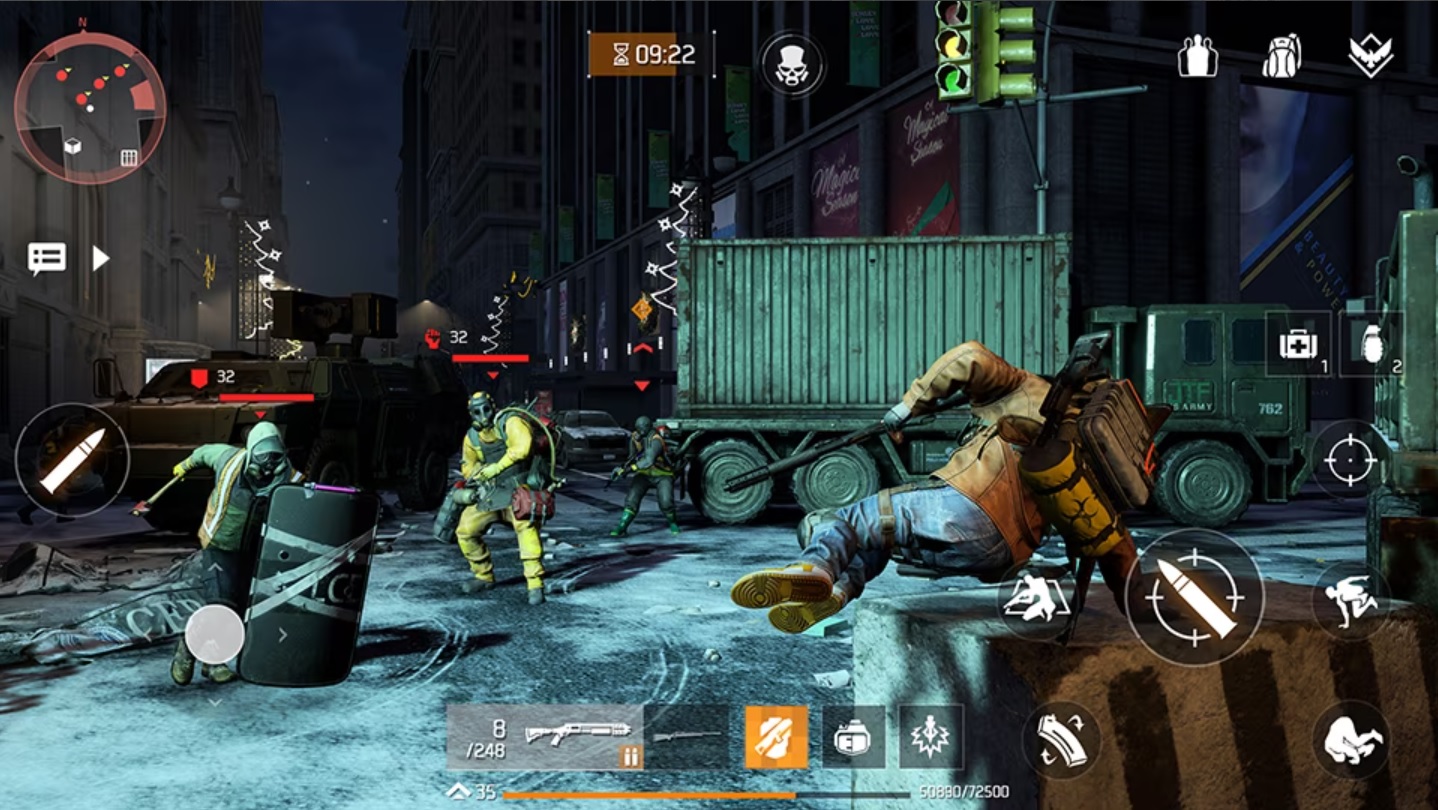Image resolution: width=1438 pixels, height=810 pixels.
Task: Switch to the secondary rifle slot
Action: tap(687, 737)
